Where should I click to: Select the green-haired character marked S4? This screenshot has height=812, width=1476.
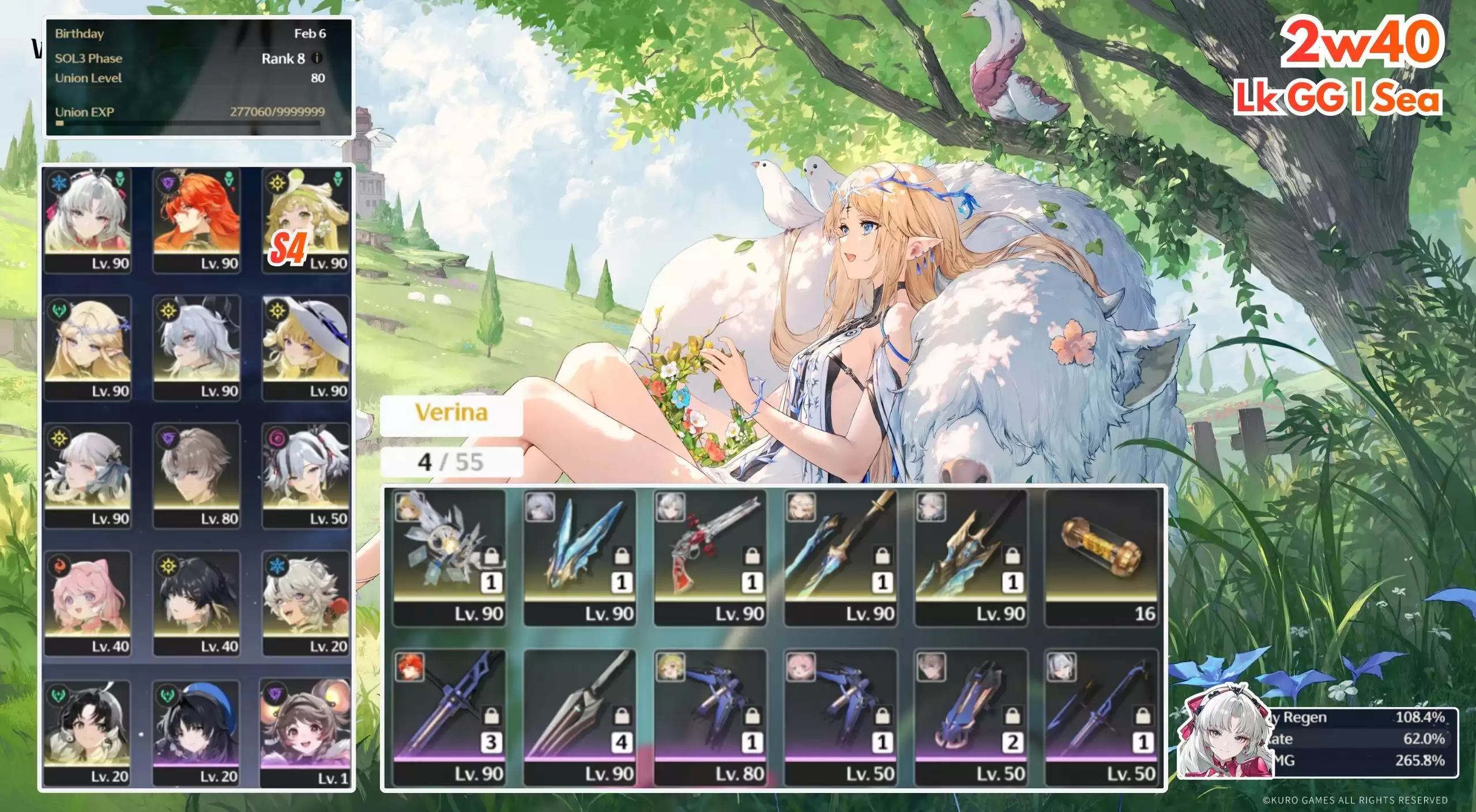(306, 220)
